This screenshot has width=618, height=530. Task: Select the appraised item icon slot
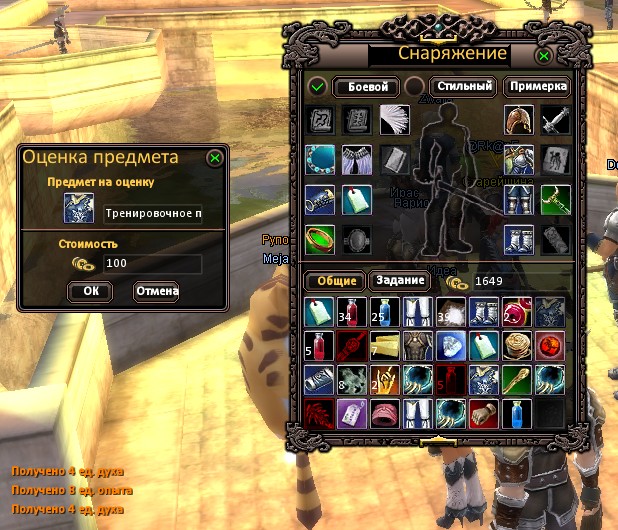point(80,208)
